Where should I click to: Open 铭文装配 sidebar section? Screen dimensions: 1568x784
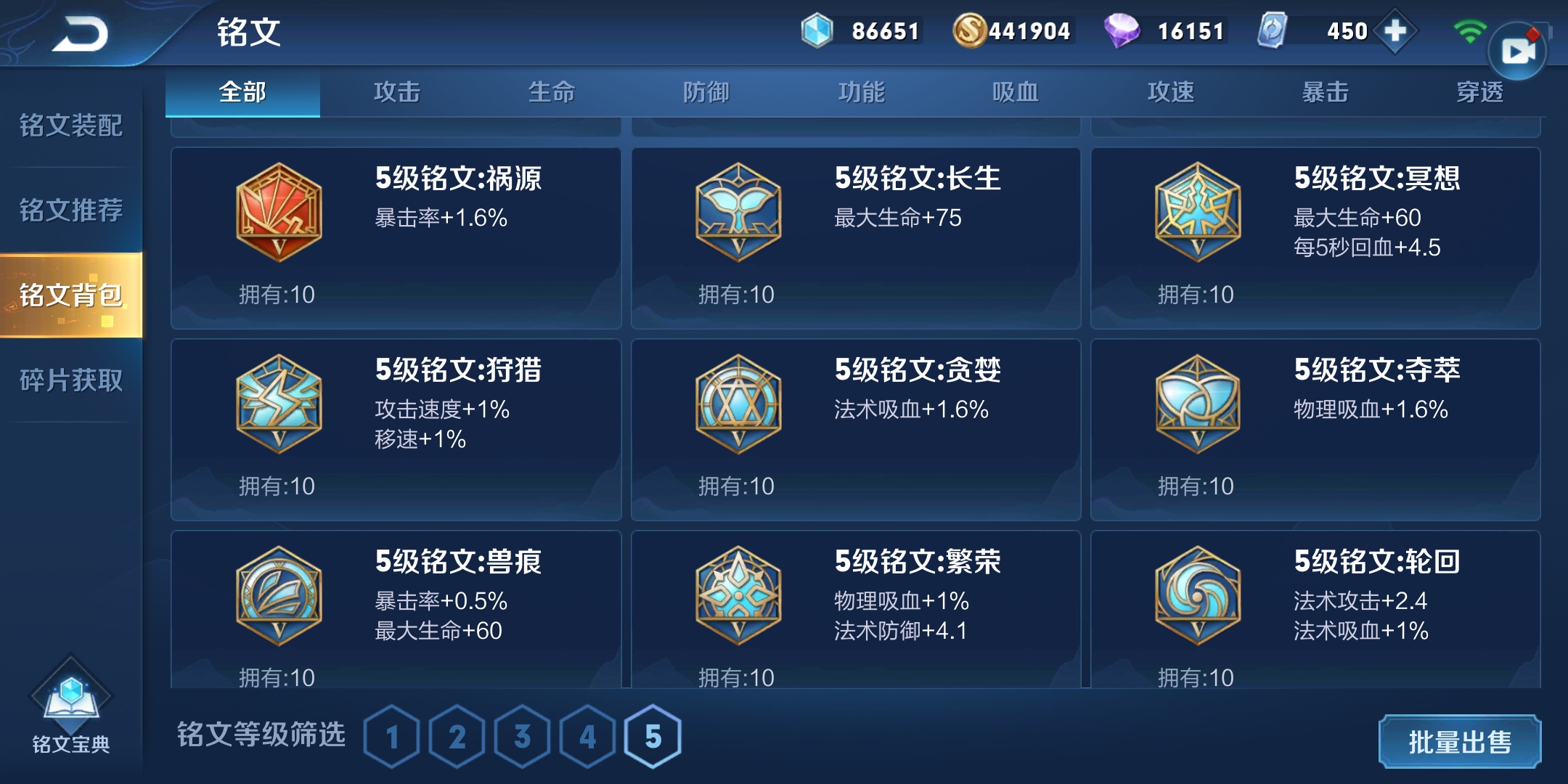tap(69, 127)
